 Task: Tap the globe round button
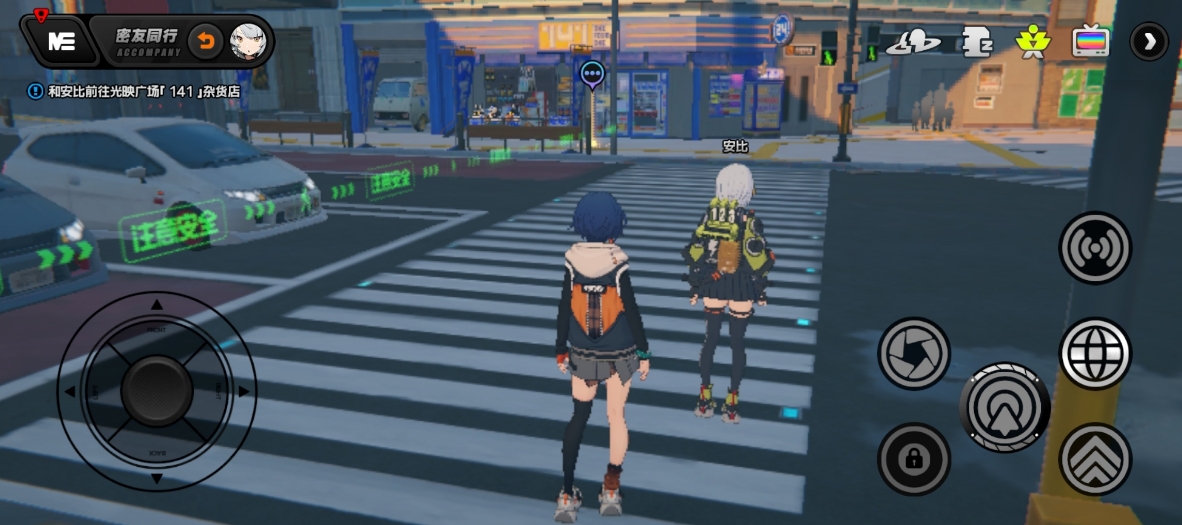tap(1095, 353)
